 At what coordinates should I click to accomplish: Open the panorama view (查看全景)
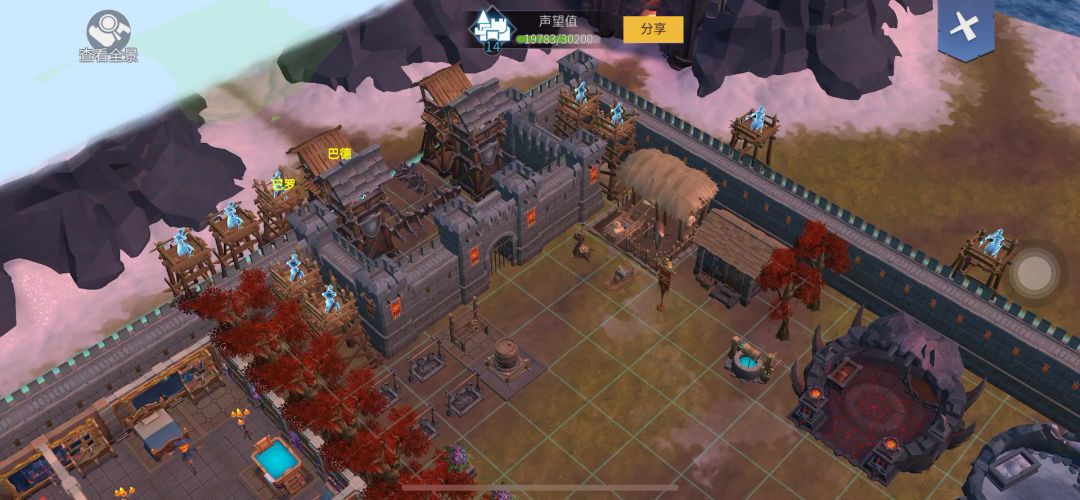point(108,32)
